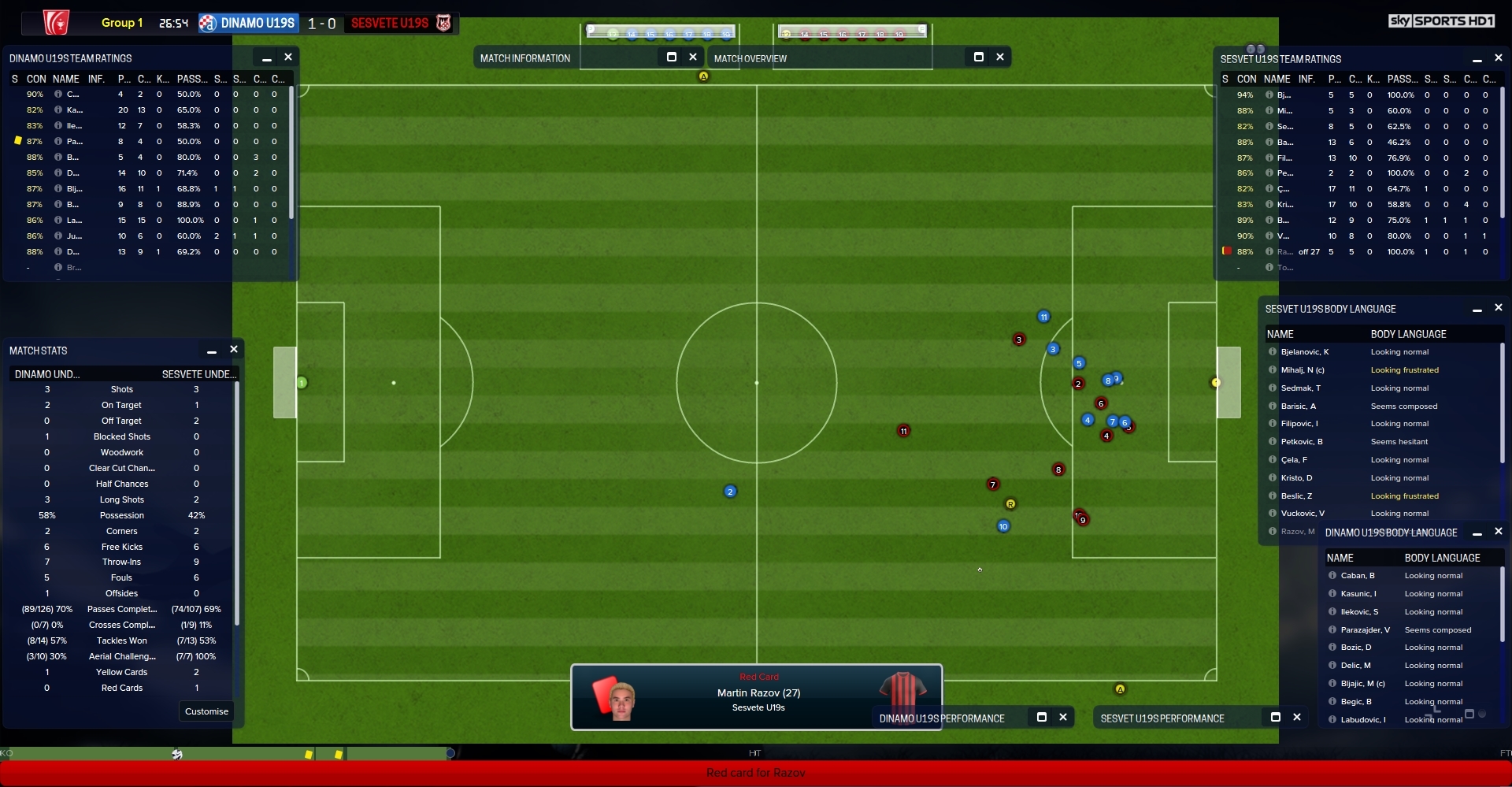Image resolution: width=1512 pixels, height=787 pixels.
Task: Select Mihalj, N (c) in body language list
Action: click(x=1303, y=370)
